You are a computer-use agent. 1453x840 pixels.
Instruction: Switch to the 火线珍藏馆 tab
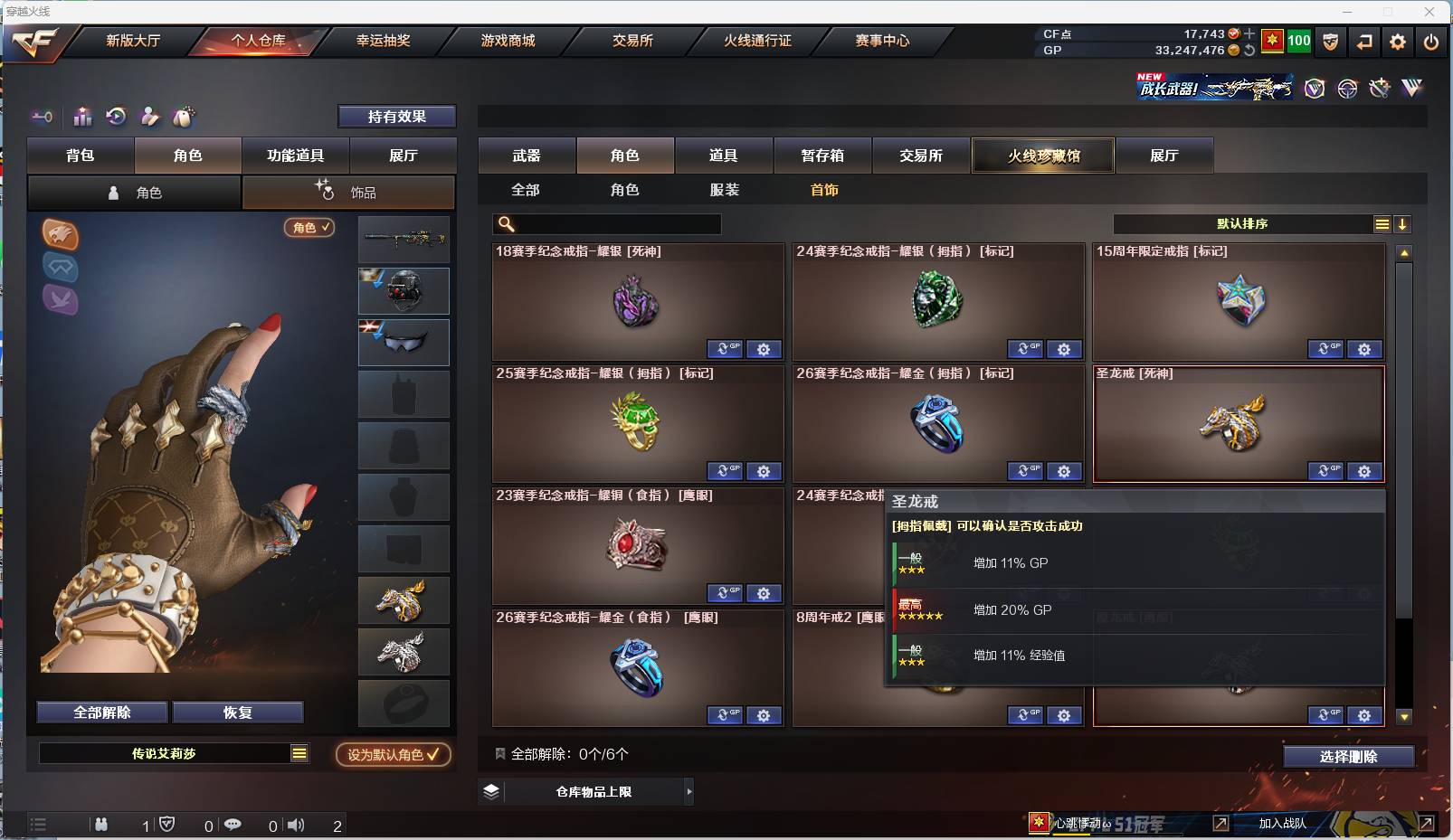[1042, 156]
